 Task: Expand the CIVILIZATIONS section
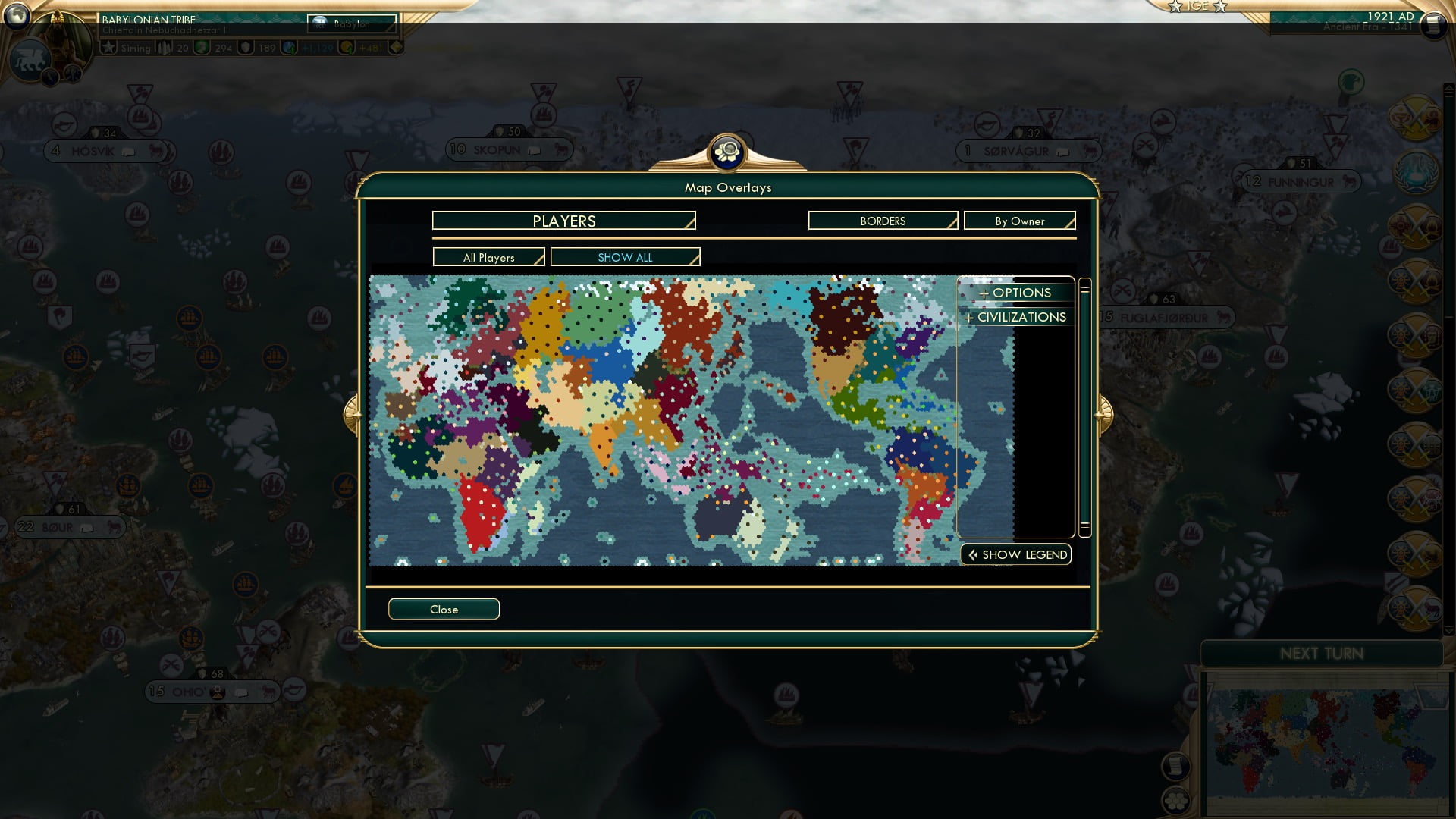[1016, 317]
